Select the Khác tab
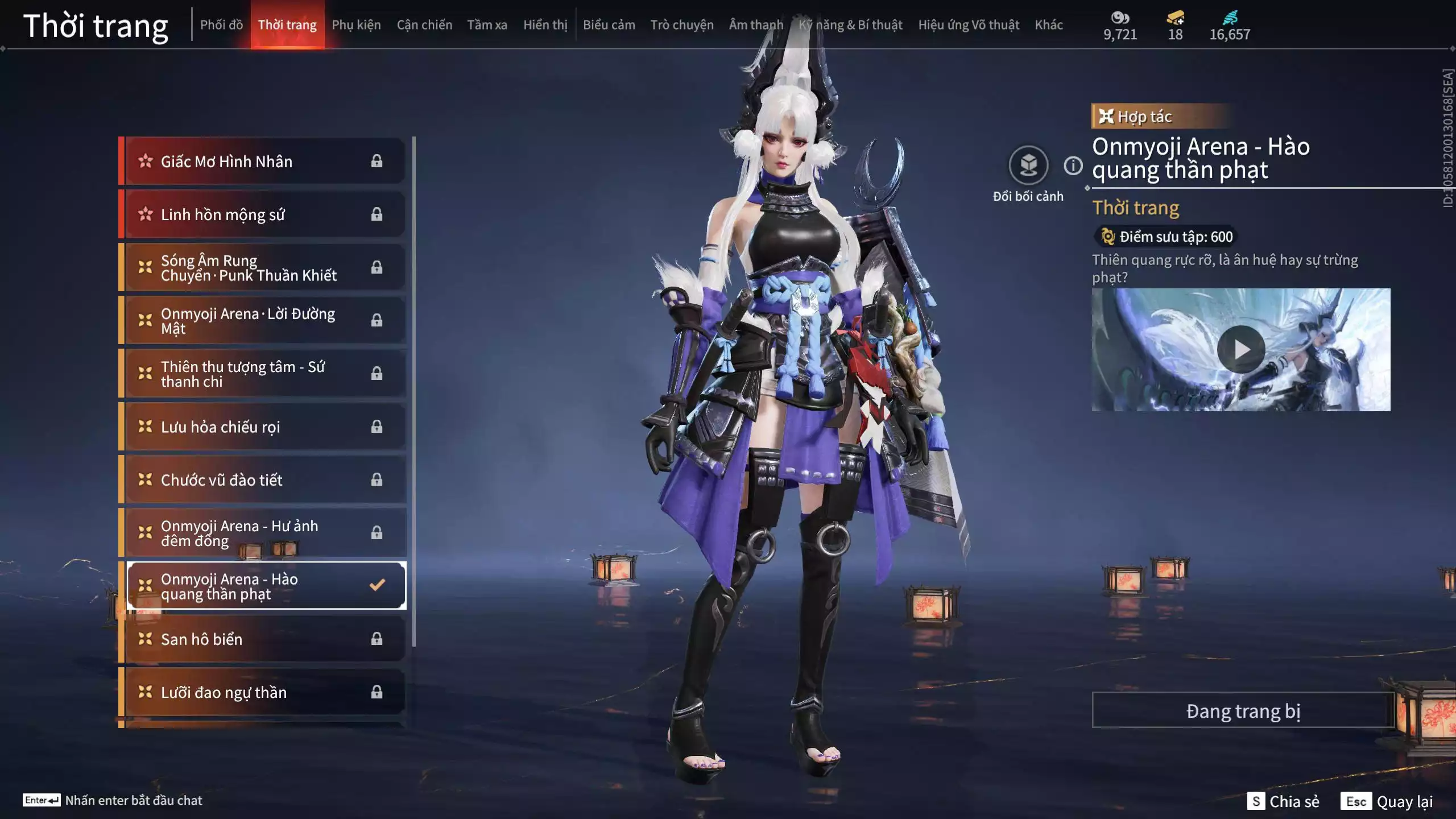Viewport: 1456px width, 819px height. click(1048, 25)
